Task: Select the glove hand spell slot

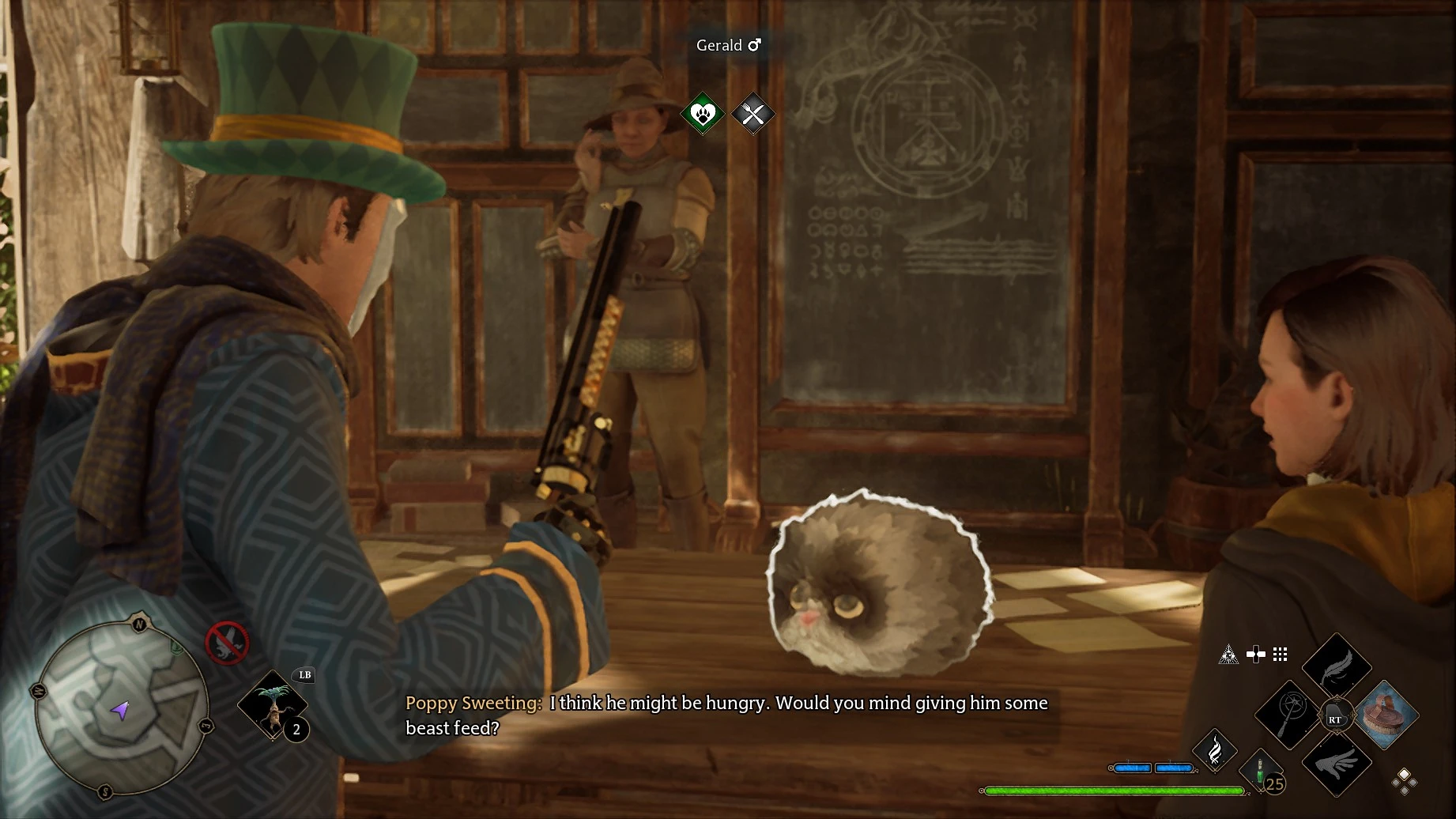Action: tap(1337, 764)
